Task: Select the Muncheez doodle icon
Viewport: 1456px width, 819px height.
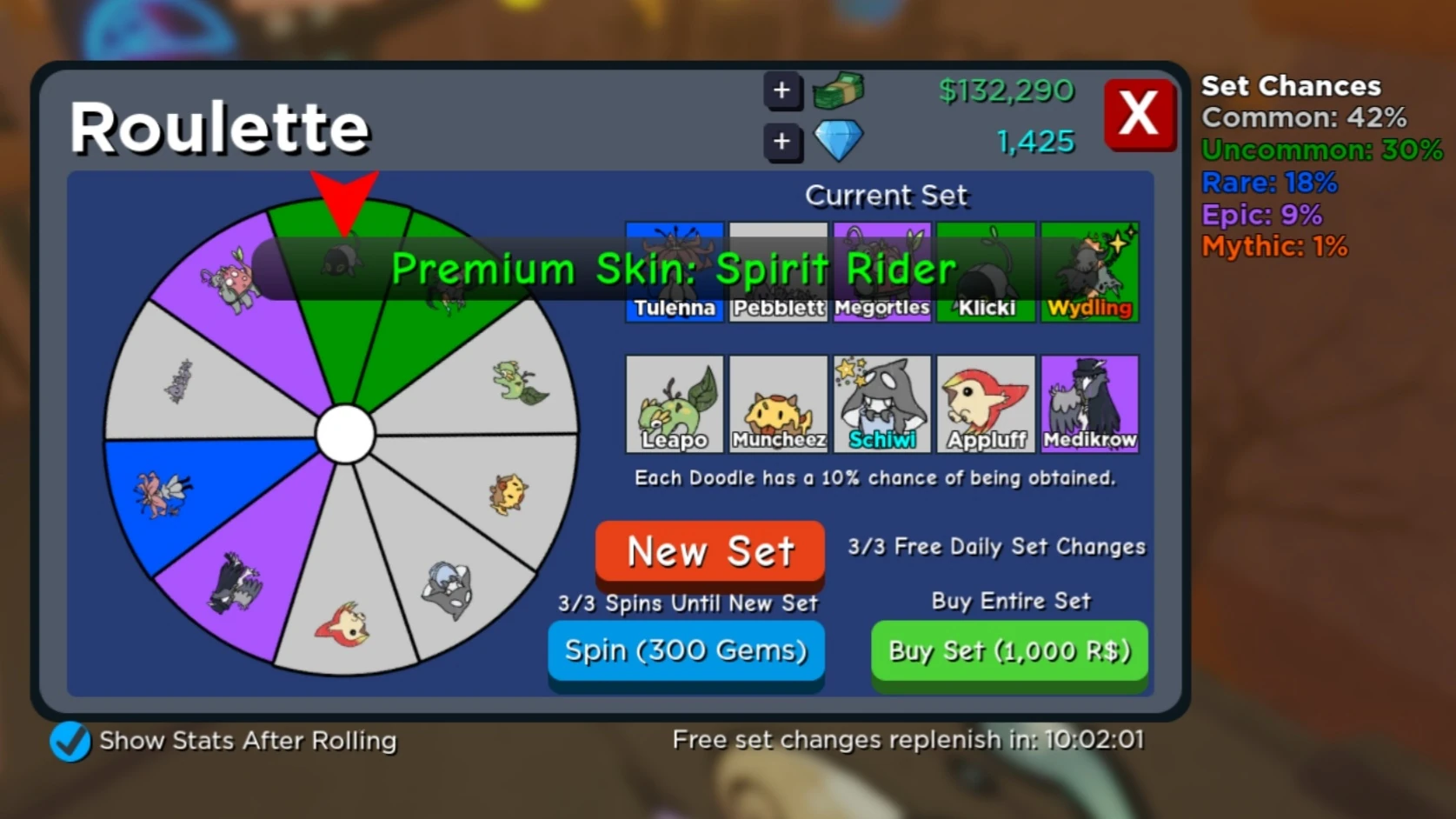Action: [778, 403]
